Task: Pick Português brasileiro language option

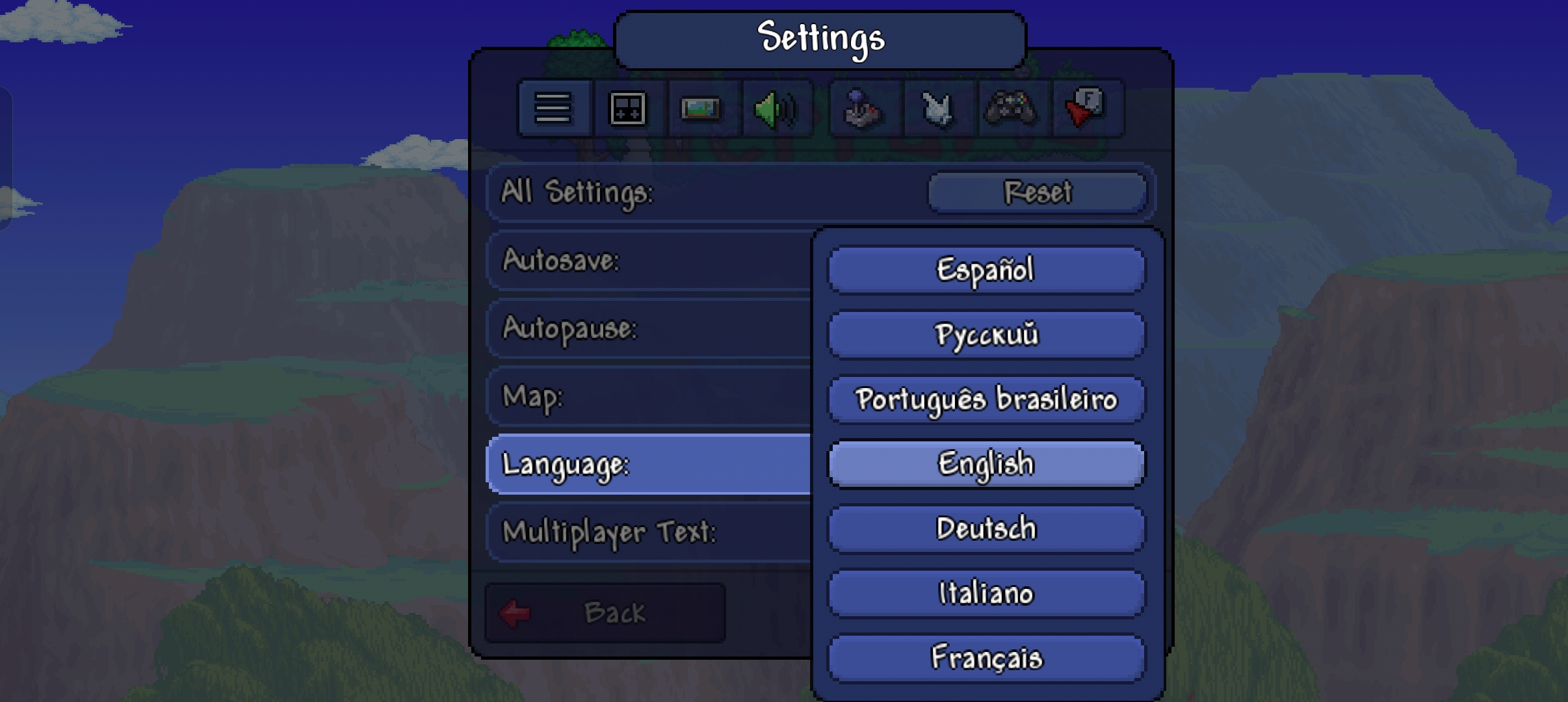Action: 986,399
